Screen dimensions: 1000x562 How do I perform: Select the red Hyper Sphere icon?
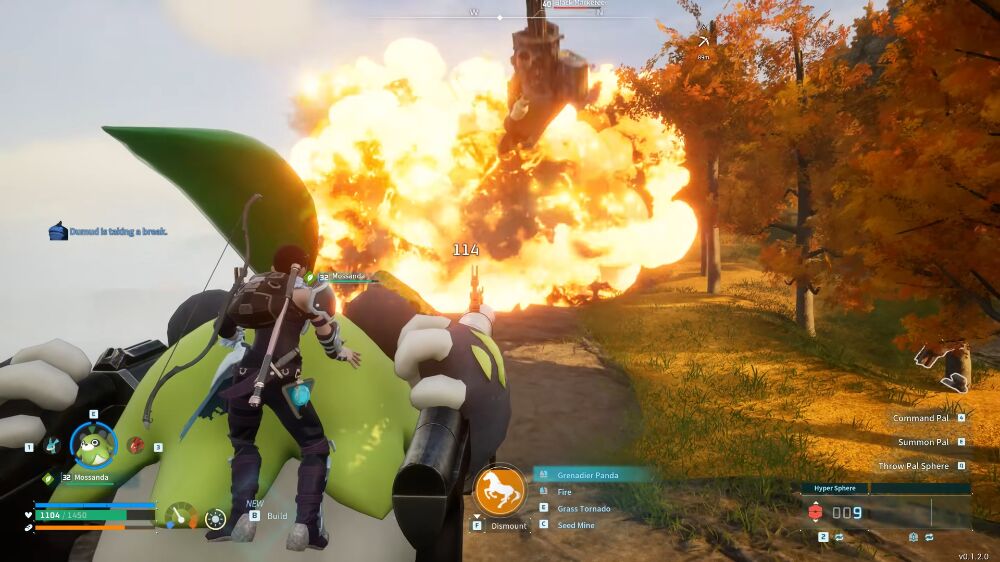(x=814, y=513)
